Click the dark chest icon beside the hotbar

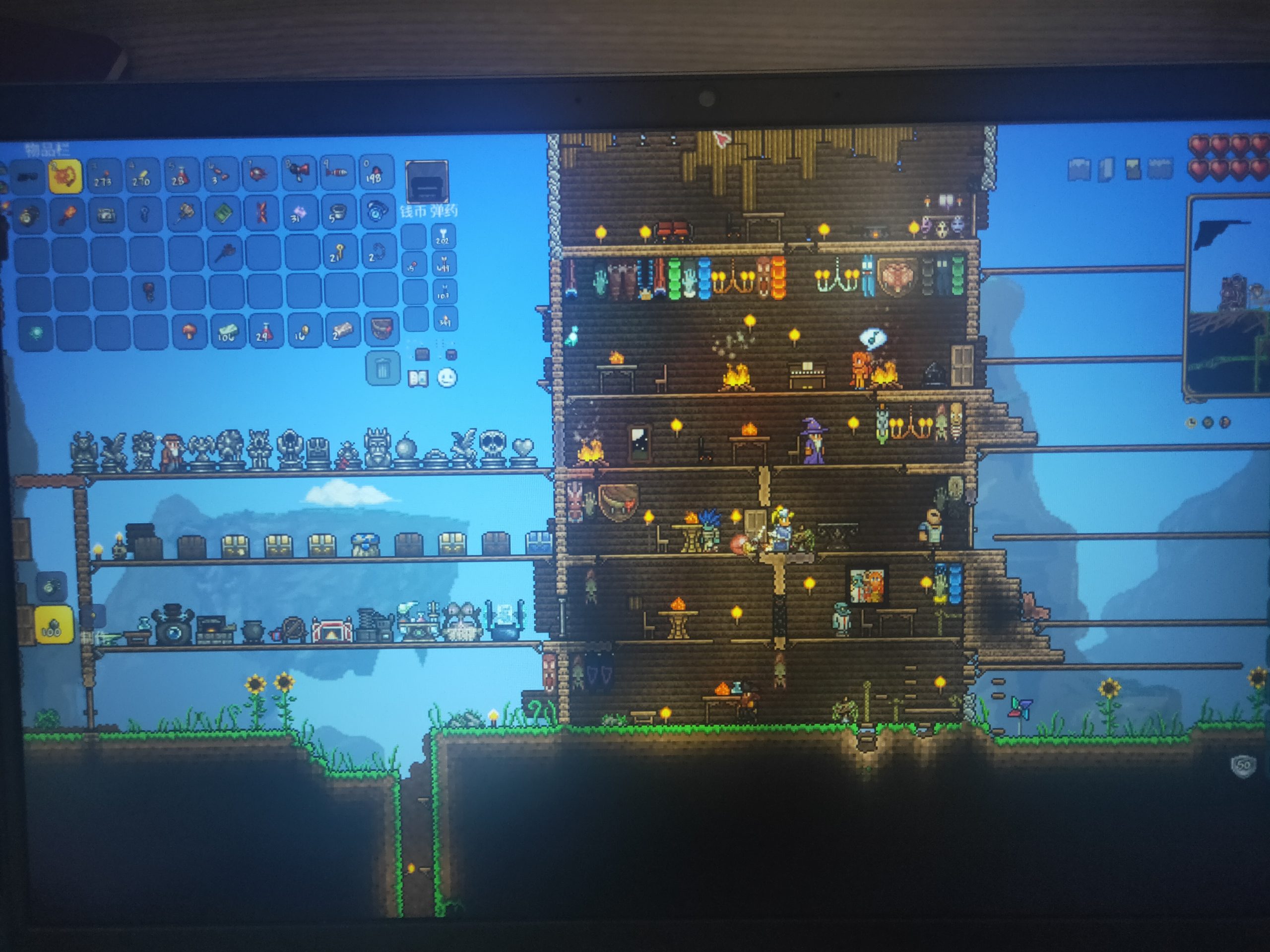tap(426, 181)
